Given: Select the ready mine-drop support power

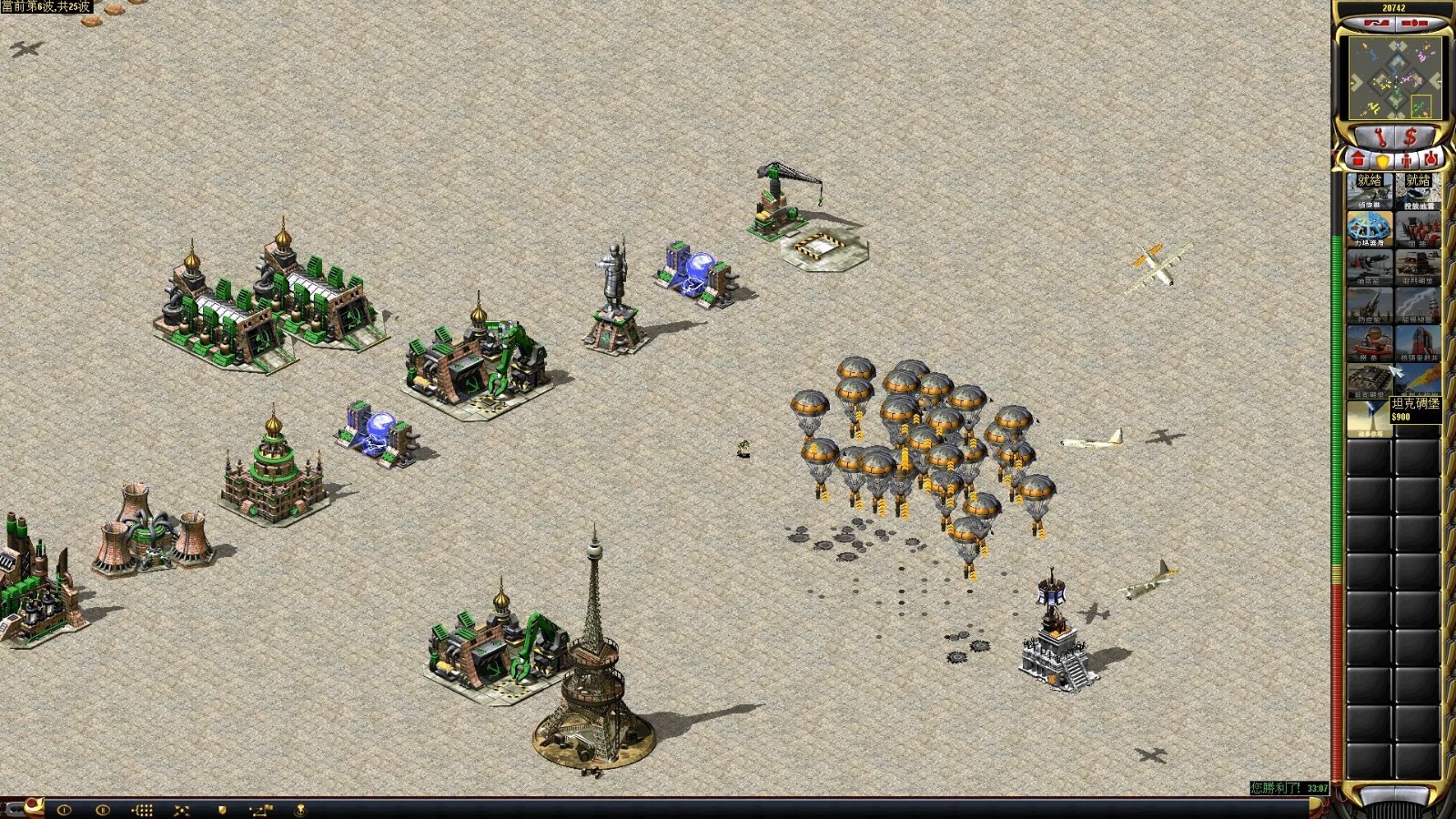Looking at the screenshot, I should 1418,191.
